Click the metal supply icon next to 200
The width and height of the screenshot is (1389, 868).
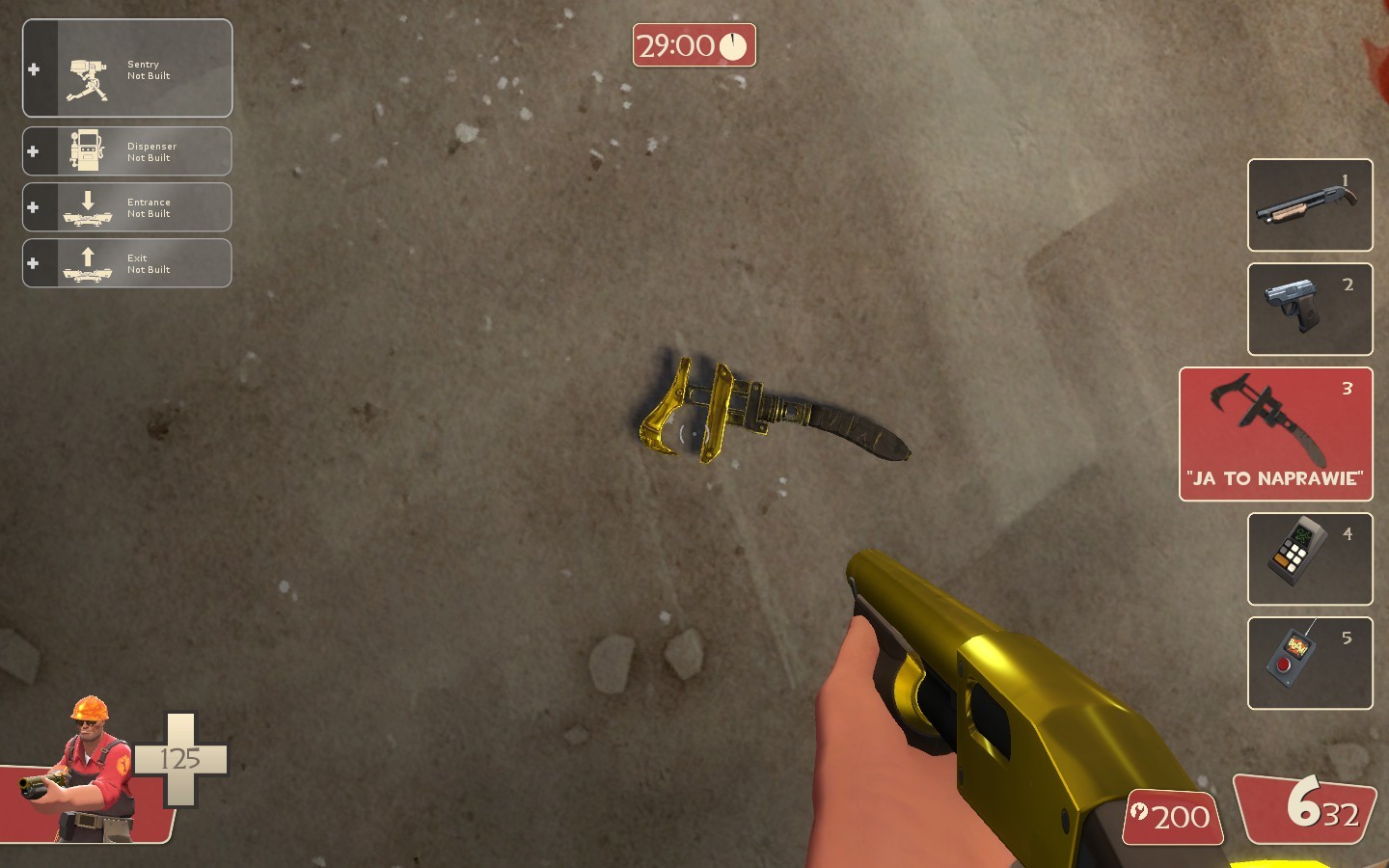pyautogui.click(x=1141, y=817)
